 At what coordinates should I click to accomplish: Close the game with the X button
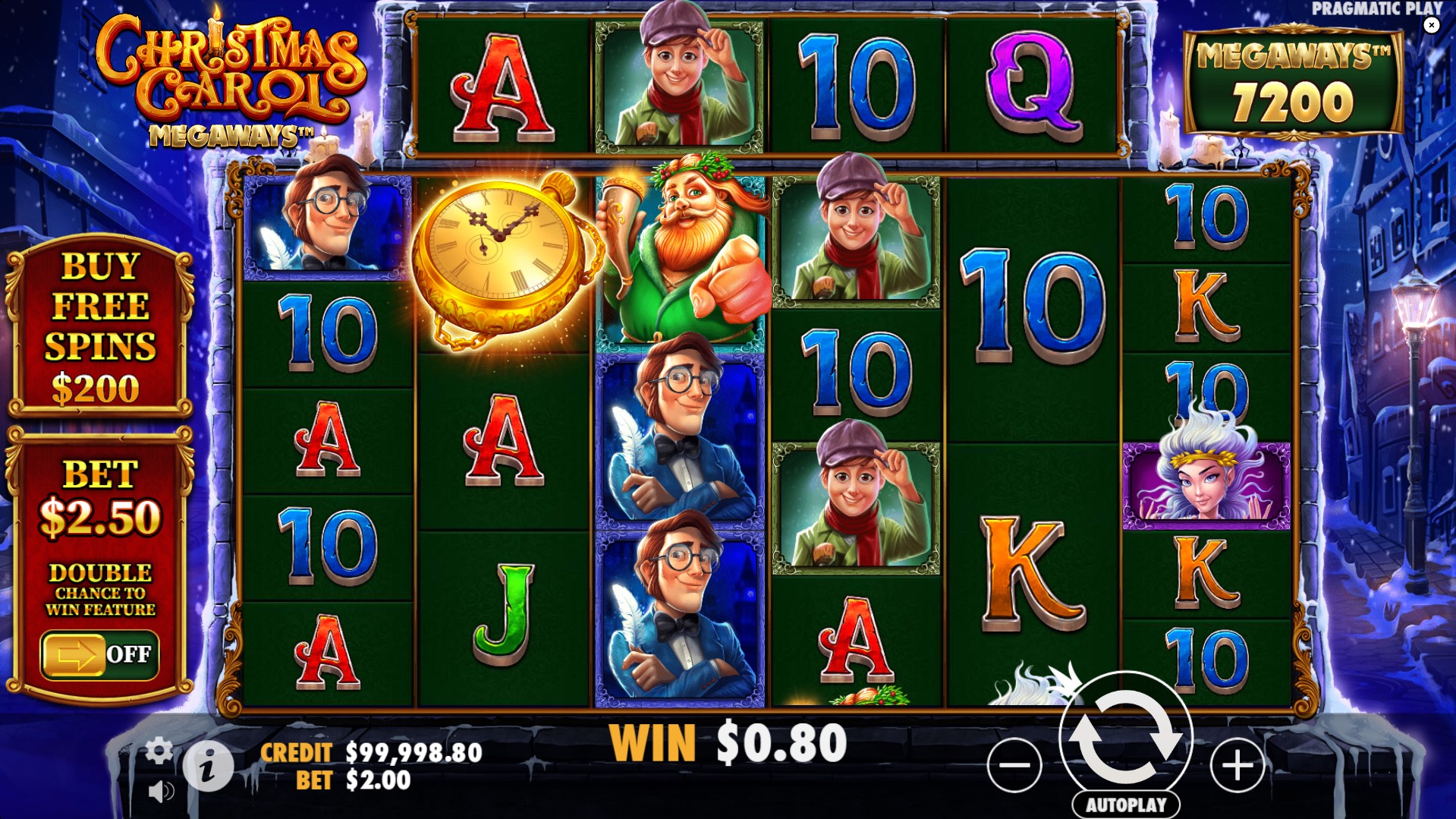pyautogui.click(x=1431, y=25)
